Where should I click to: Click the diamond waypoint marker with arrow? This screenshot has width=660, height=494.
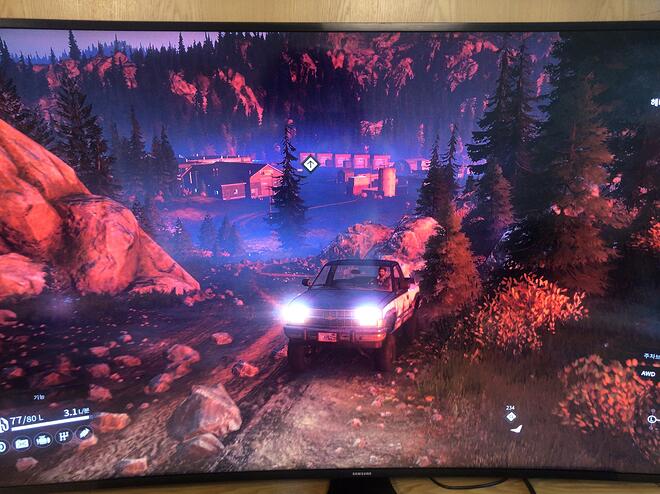pyautogui.click(x=310, y=162)
